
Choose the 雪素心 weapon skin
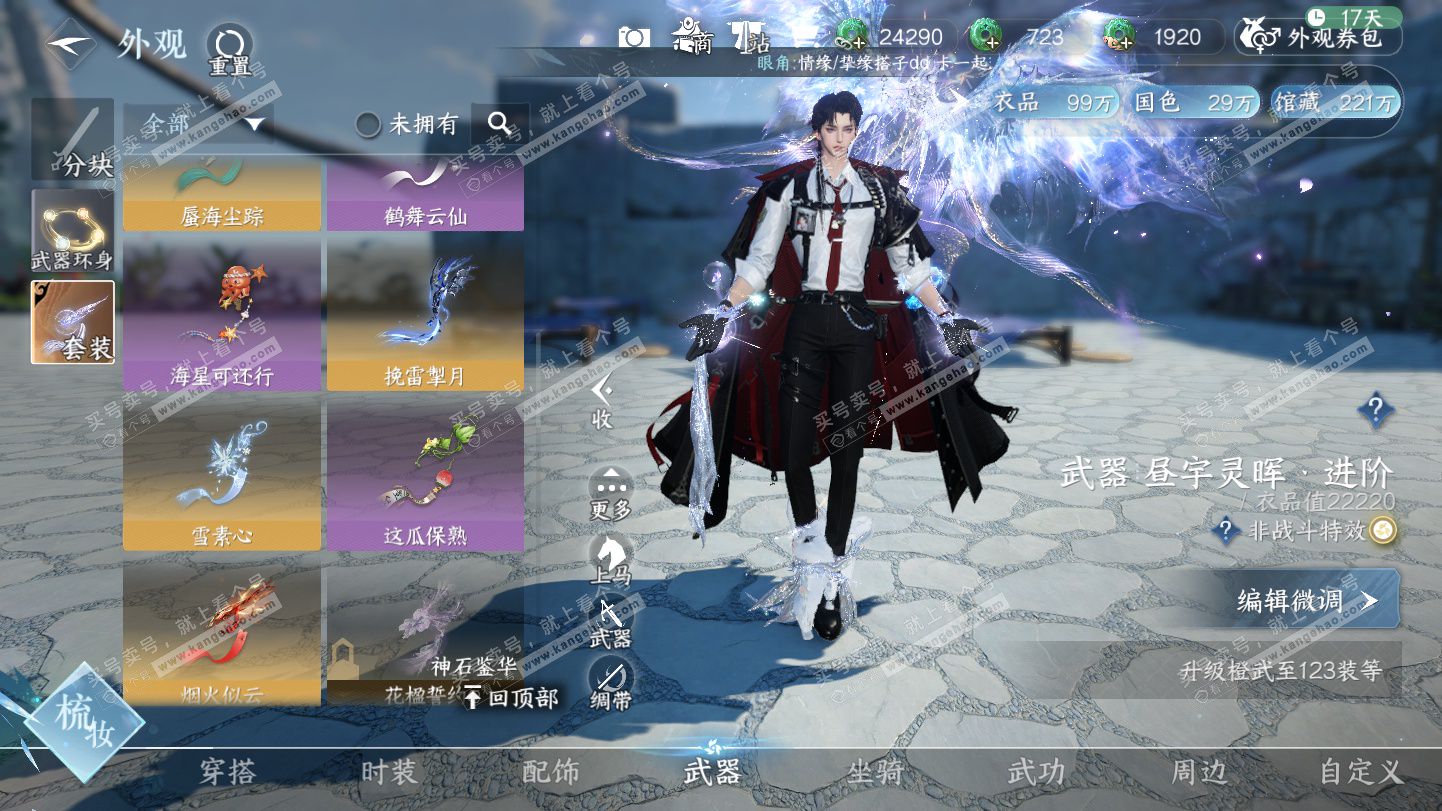click(222, 474)
